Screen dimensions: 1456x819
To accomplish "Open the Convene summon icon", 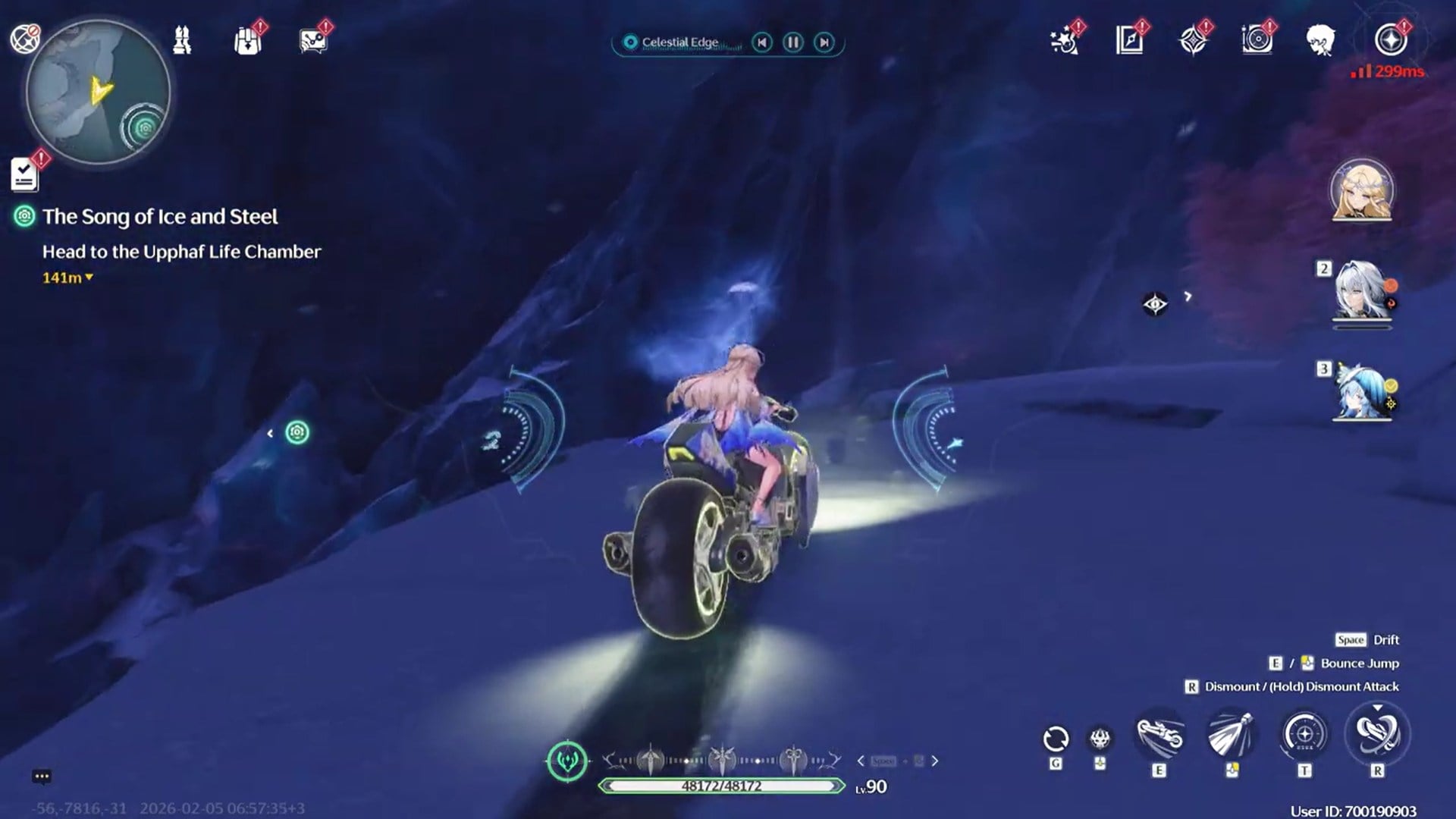I will point(1192,42).
